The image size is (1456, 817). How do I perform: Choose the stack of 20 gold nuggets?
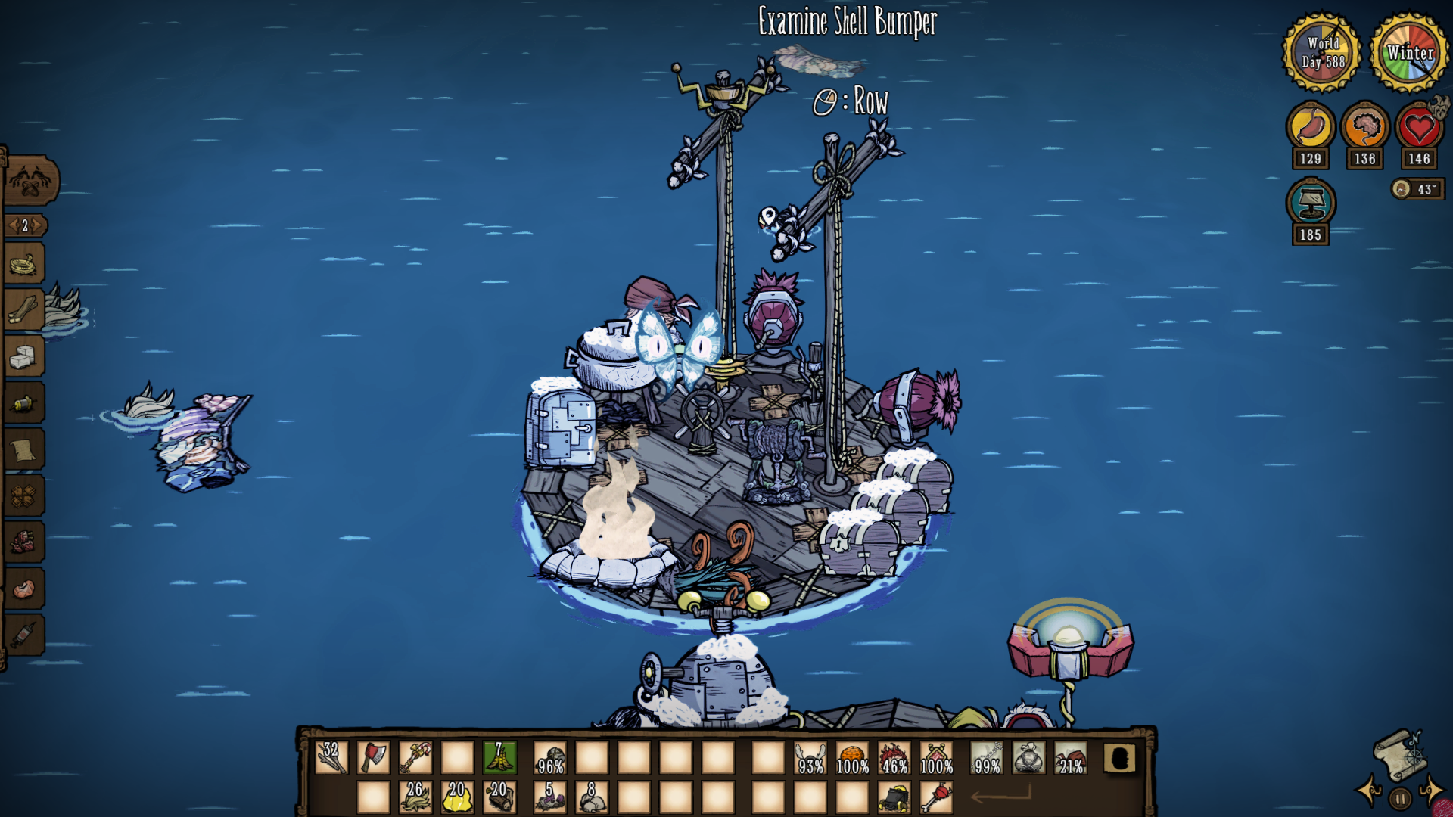click(x=457, y=797)
